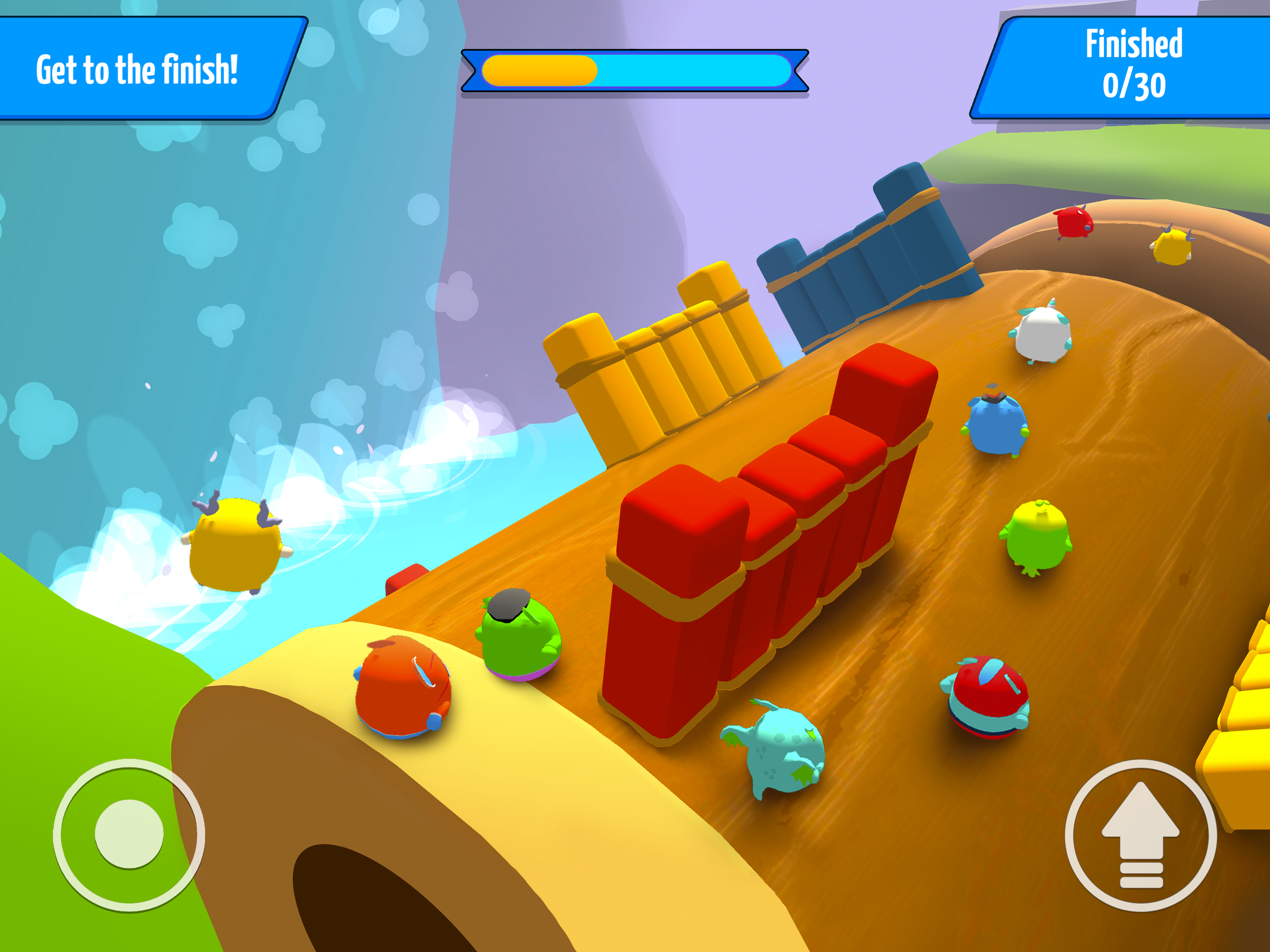Screen dimensions: 1270x952
Task: Click the virtual joystick thumb pad
Action: pos(129,834)
